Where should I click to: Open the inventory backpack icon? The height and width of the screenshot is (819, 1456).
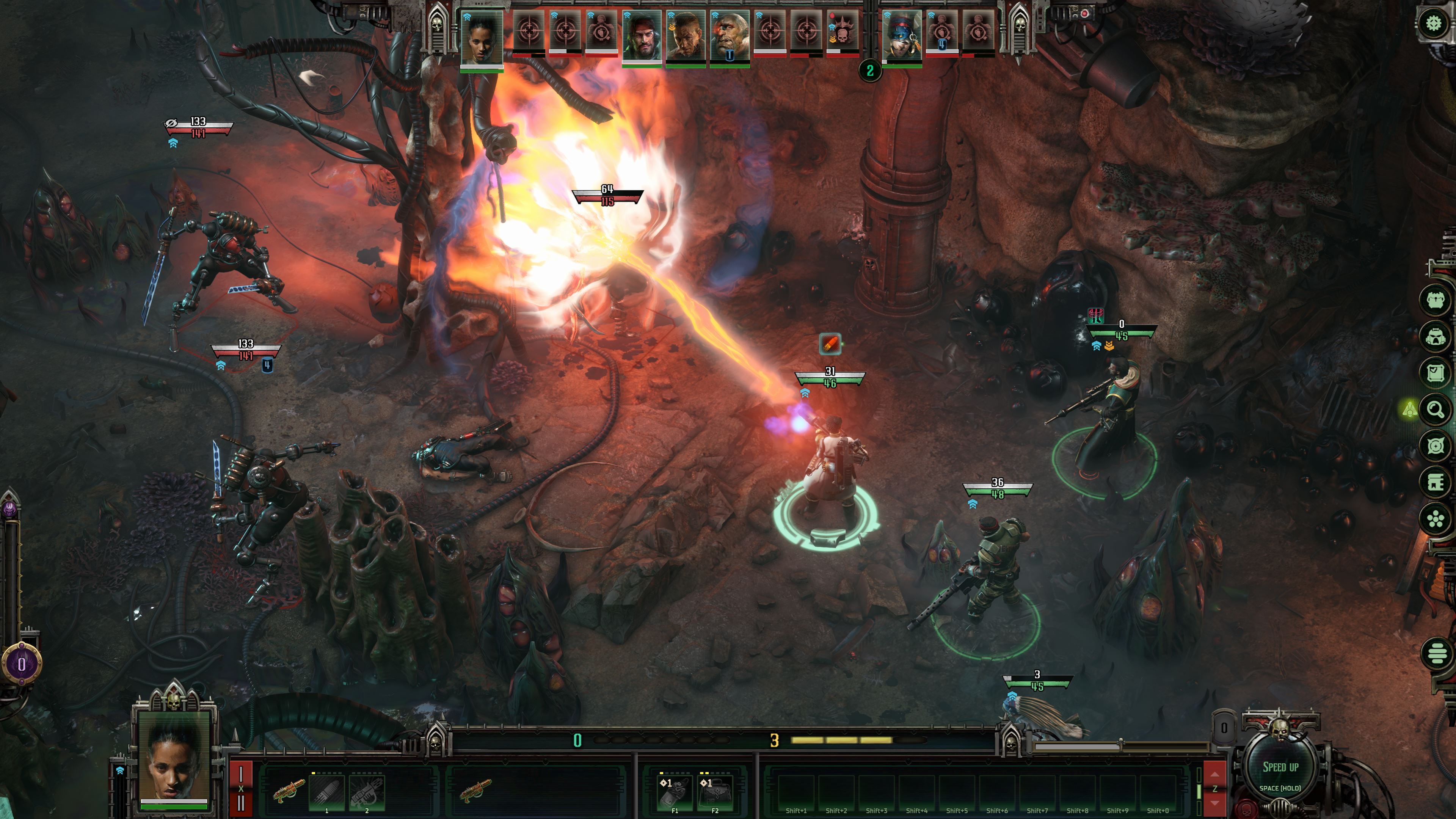click(1436, 300)
